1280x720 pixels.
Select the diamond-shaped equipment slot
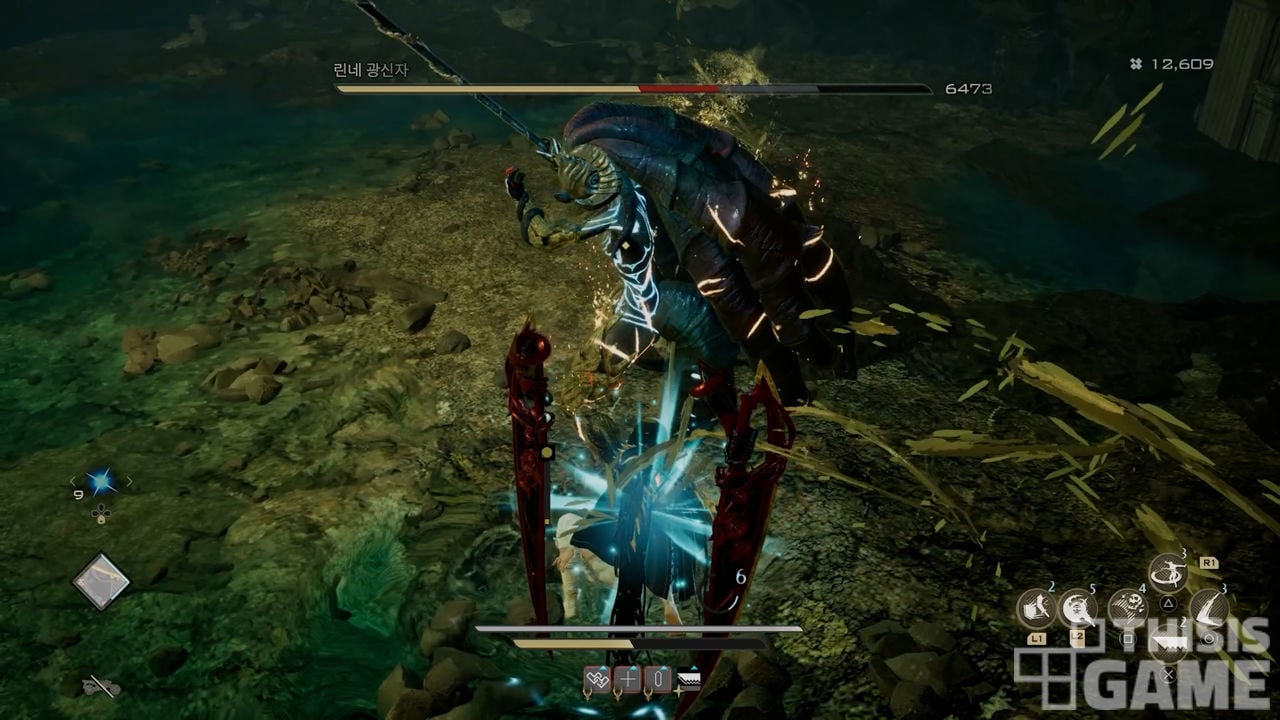tap(101, 581)
